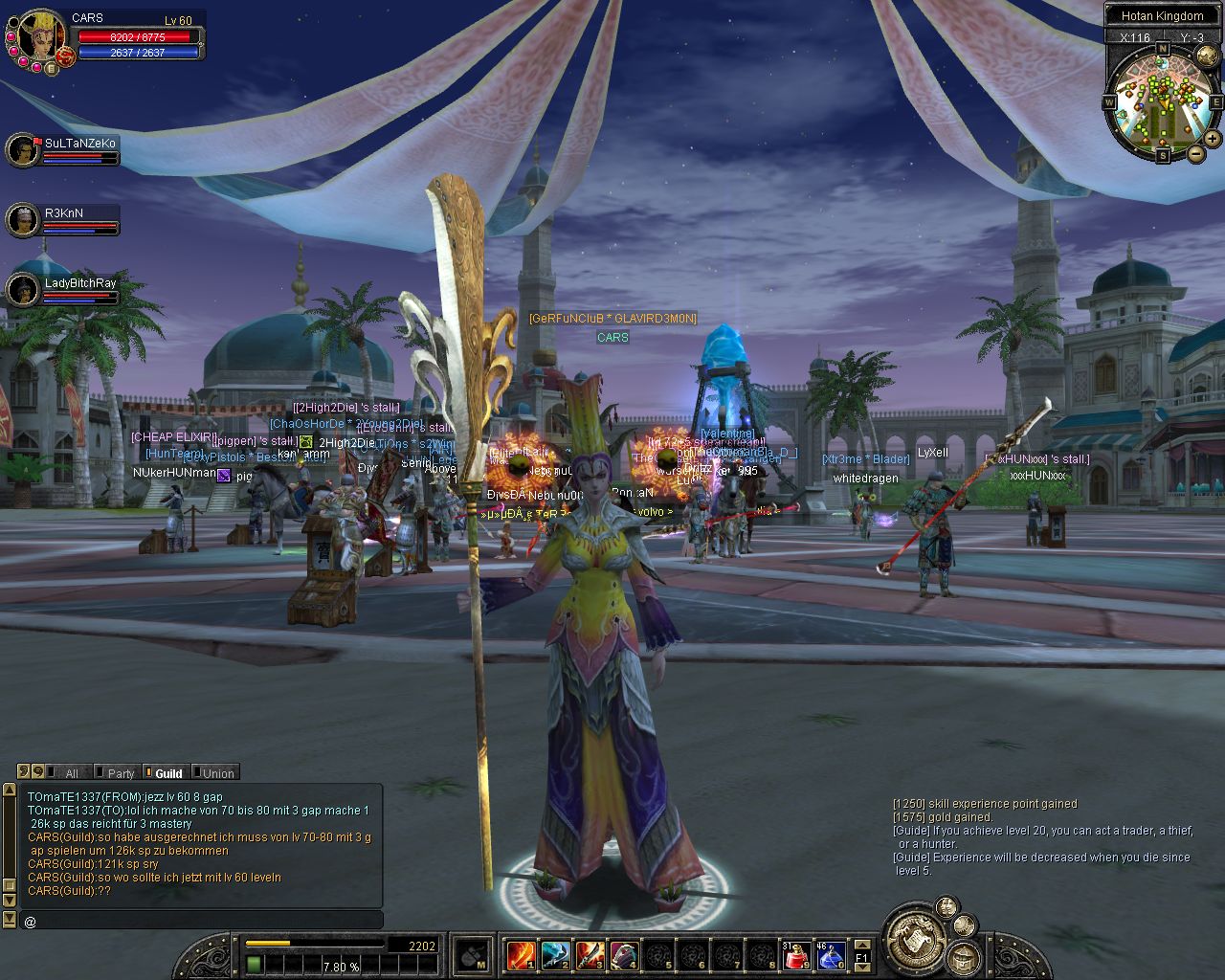The width and height of the screenshot is (1225, 980).
Task: Zoom in the minimap with the plus button
Action: coord(1214,140)
